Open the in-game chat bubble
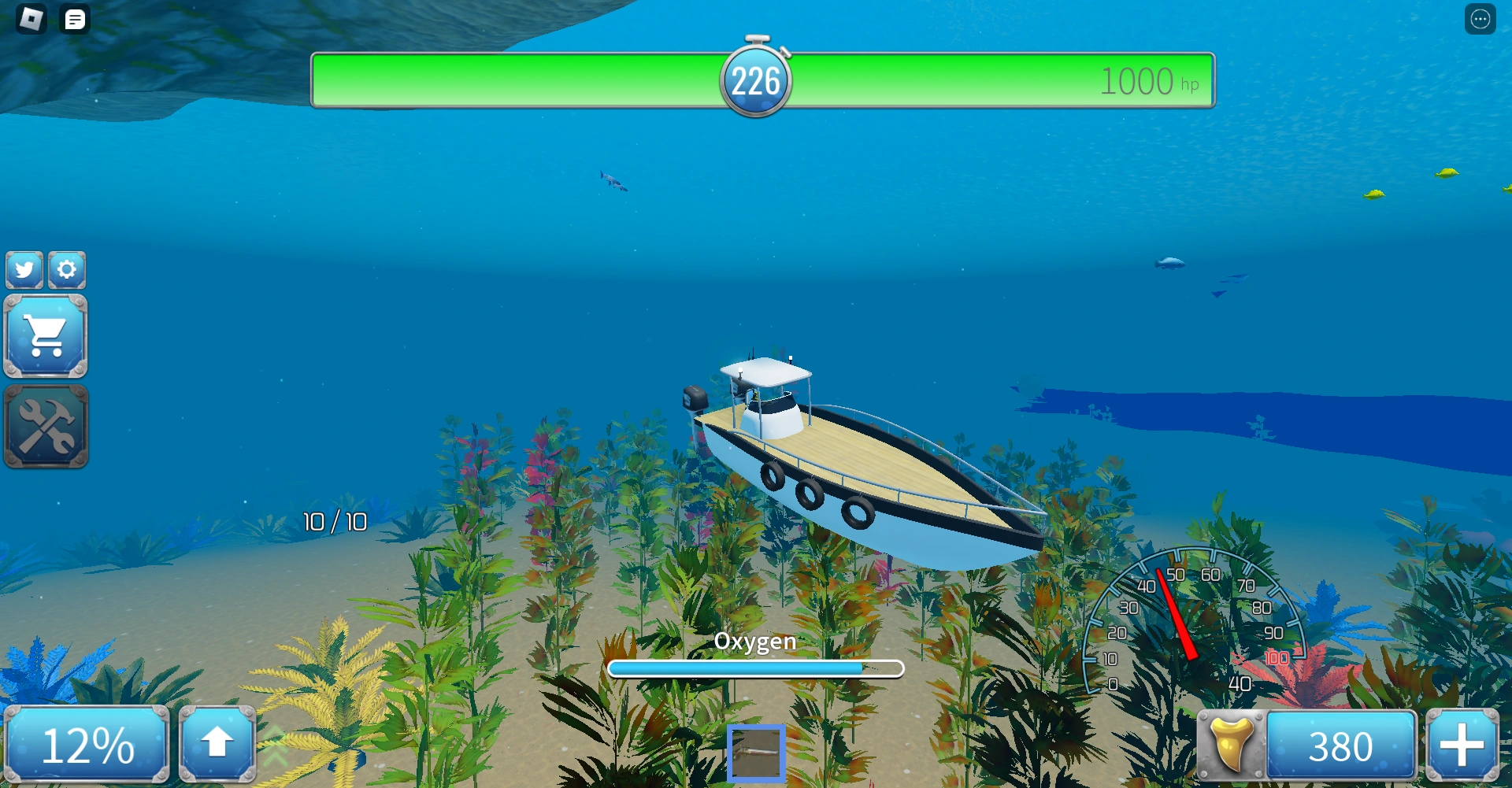The width and height of the screenshot is (1512, 788). pos(75,19)
